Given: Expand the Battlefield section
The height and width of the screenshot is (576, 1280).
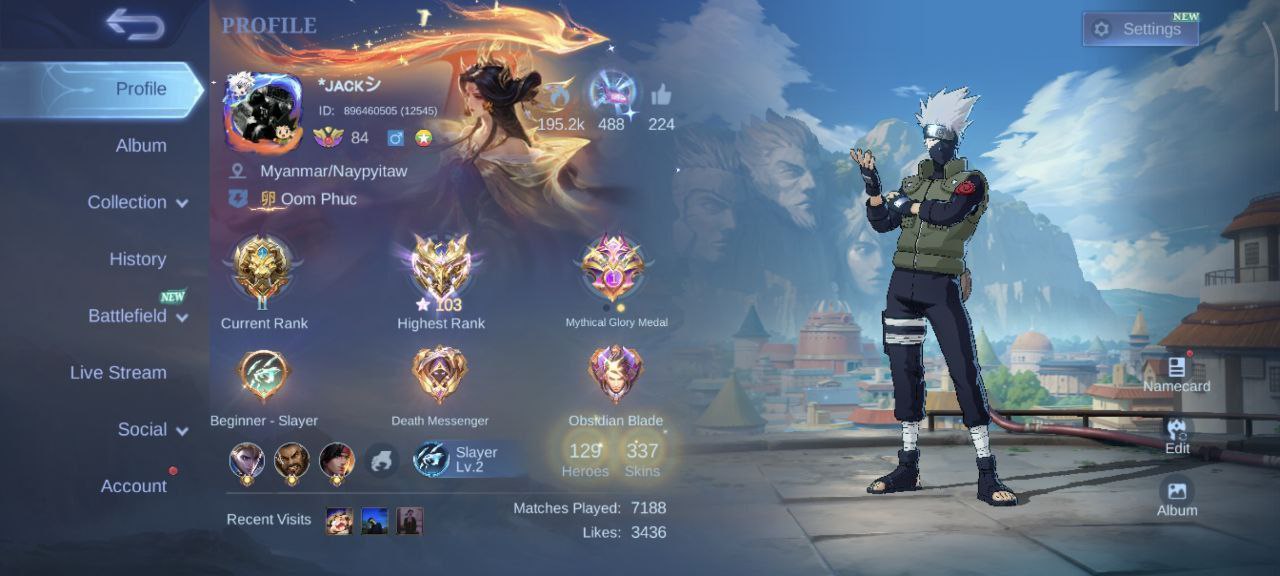Looking at the screenshot, I should coord(137,316).
